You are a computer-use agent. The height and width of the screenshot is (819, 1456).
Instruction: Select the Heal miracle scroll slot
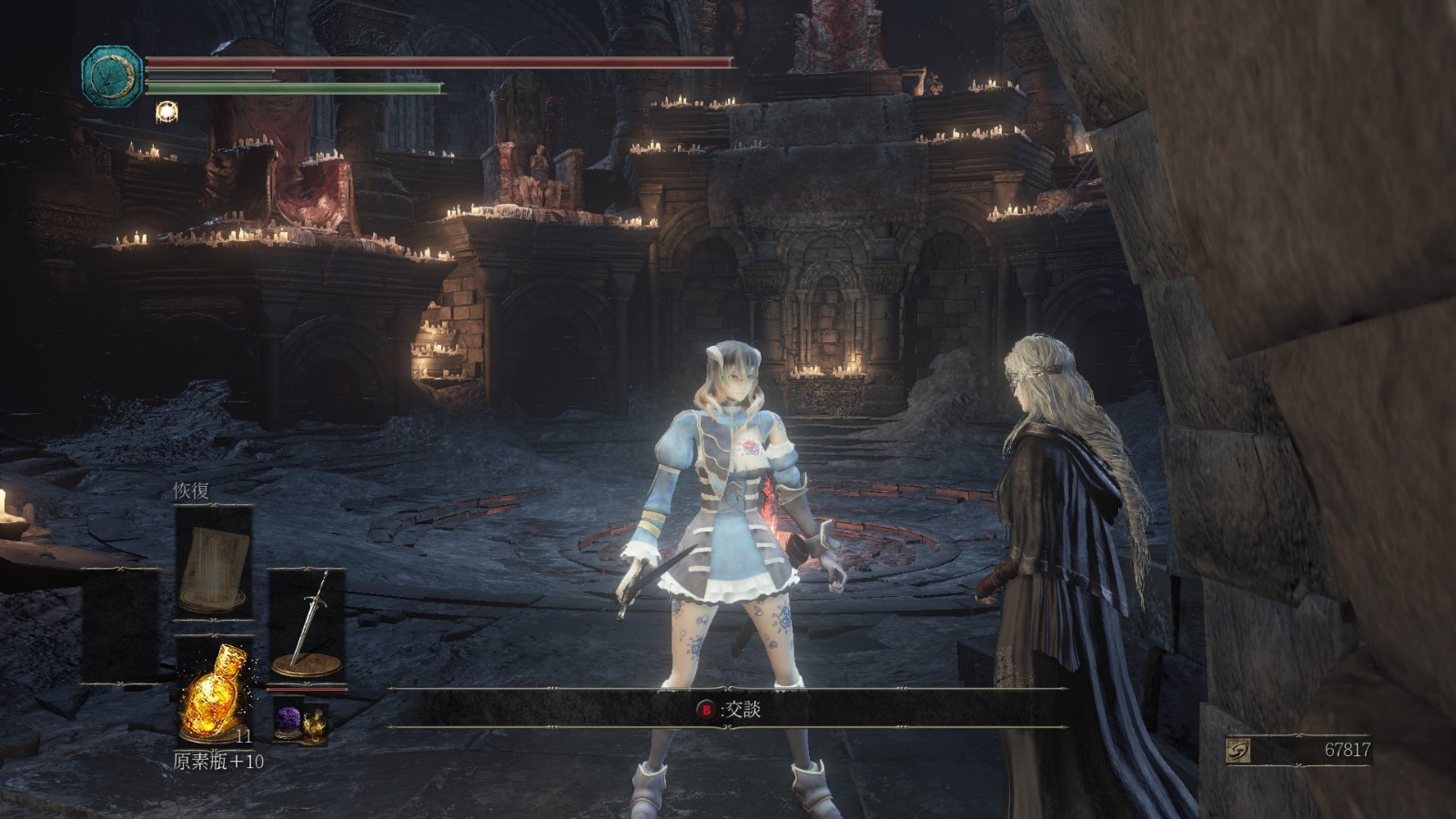pos(214,564)
